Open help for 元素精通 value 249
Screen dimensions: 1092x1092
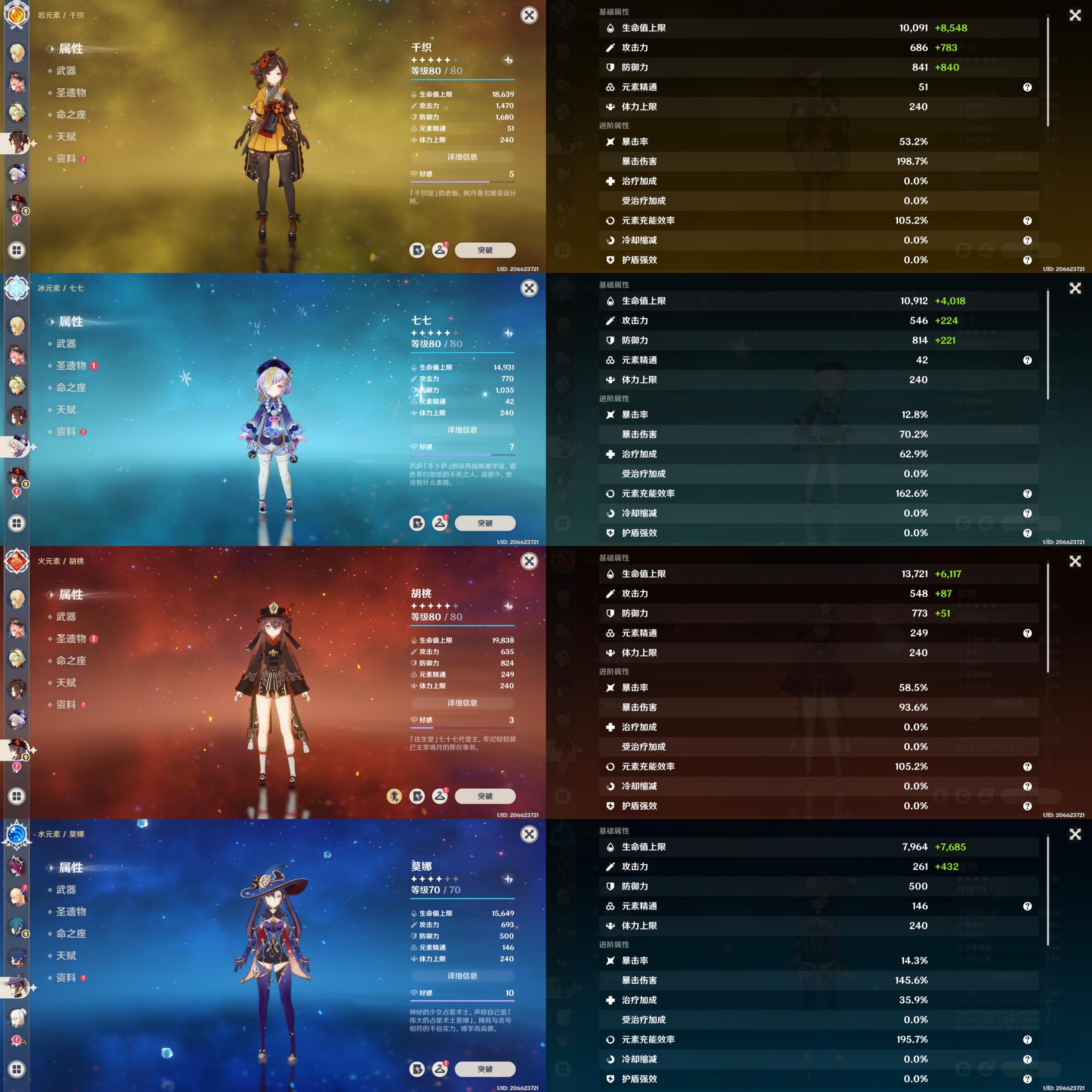pyautogui.click(x=1027, y=633)
